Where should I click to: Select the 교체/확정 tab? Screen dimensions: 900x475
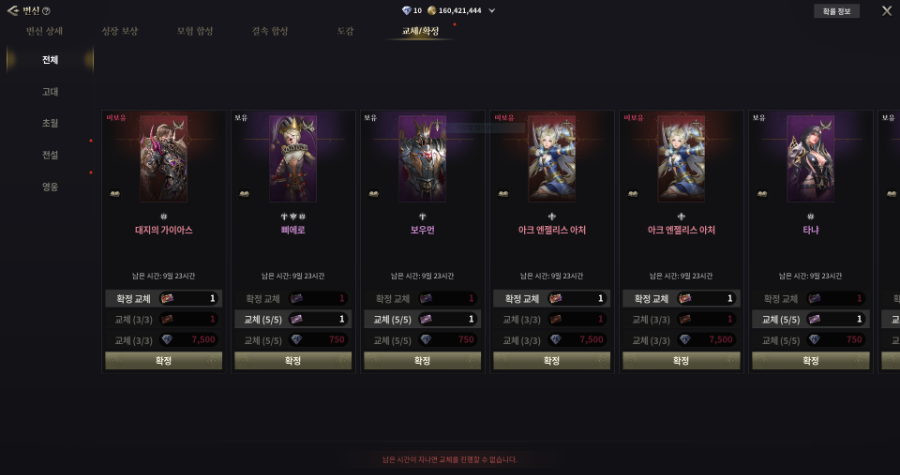click(420, 31)
